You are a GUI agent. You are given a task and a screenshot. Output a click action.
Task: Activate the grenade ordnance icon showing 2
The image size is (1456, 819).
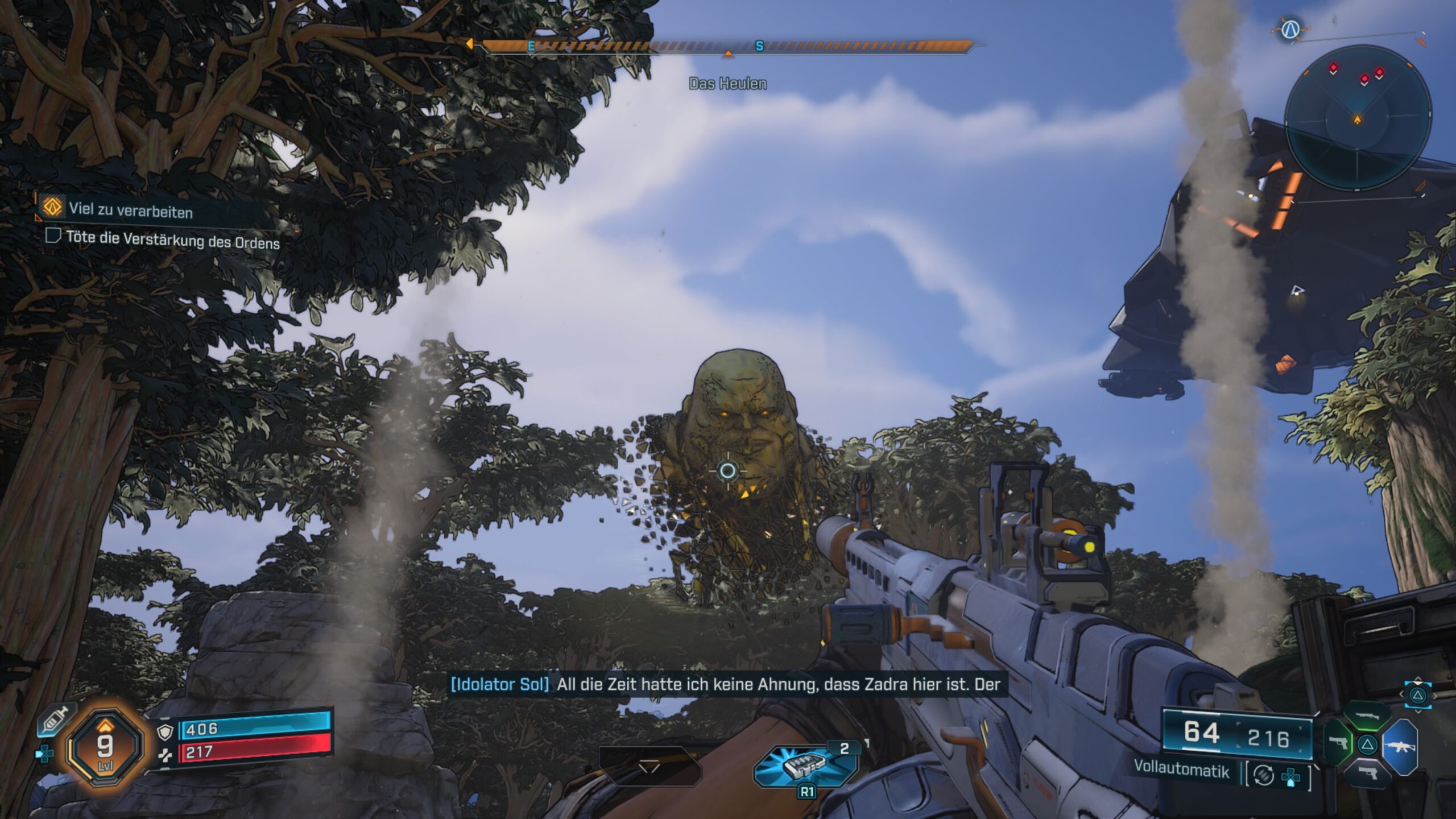[x=805, y=767]
